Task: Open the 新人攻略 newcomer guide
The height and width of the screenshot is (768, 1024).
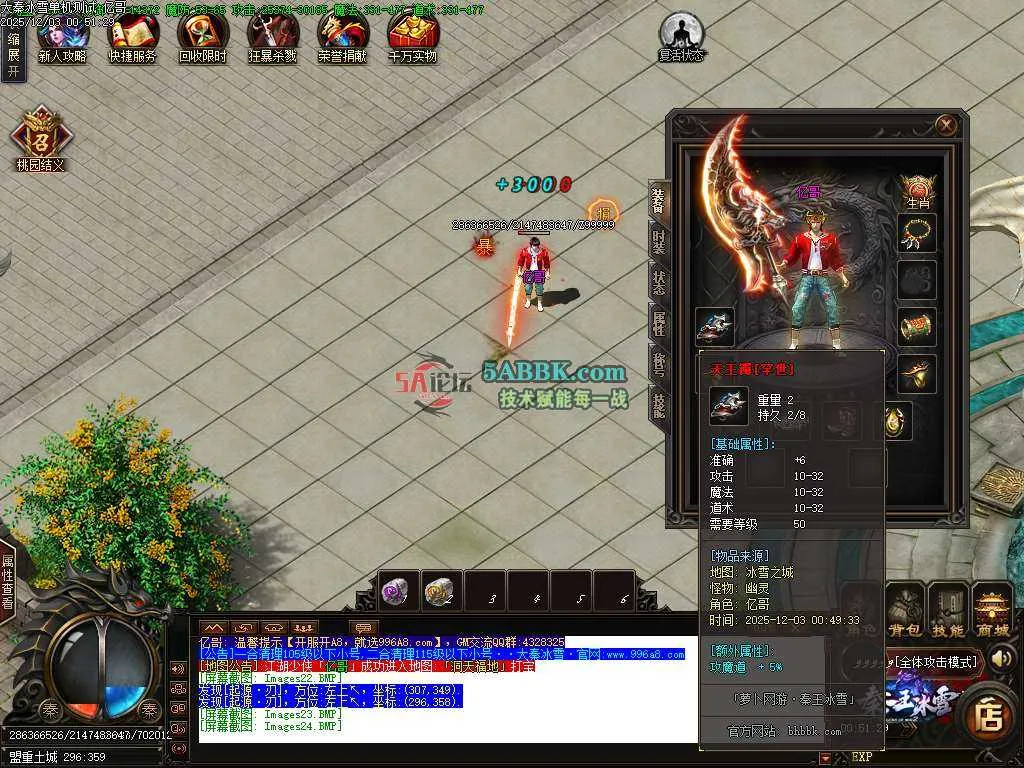Action: click(x=62, y=38)
